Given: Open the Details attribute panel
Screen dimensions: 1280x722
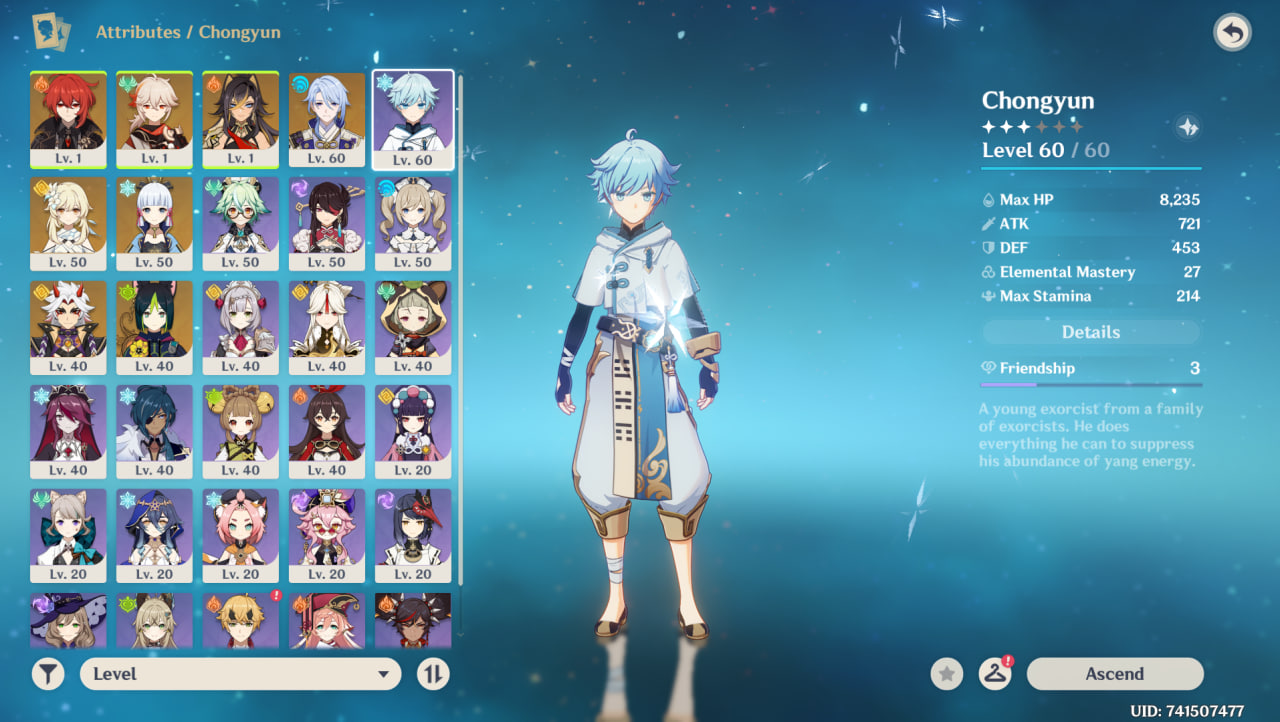Looking at the screenshot, I should [1090, 332].
